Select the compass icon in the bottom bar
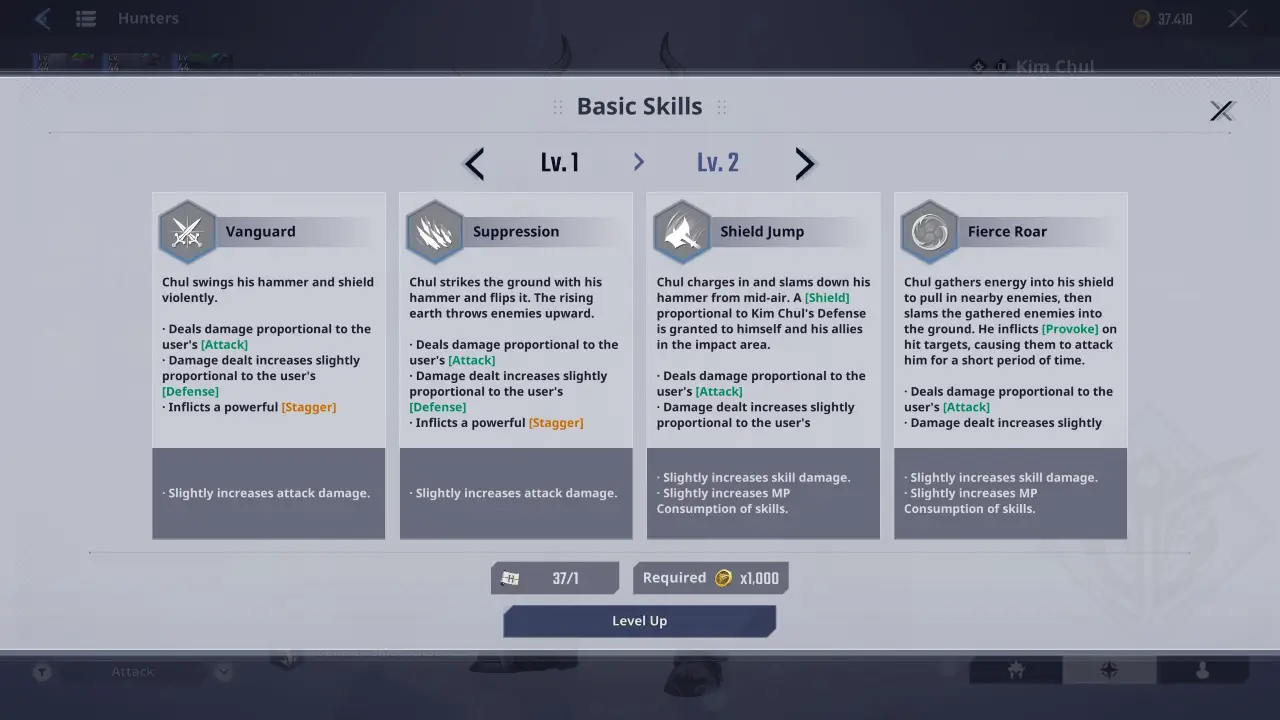The height and width of the screenshot is (720, 1280). tap(1110, 671)
